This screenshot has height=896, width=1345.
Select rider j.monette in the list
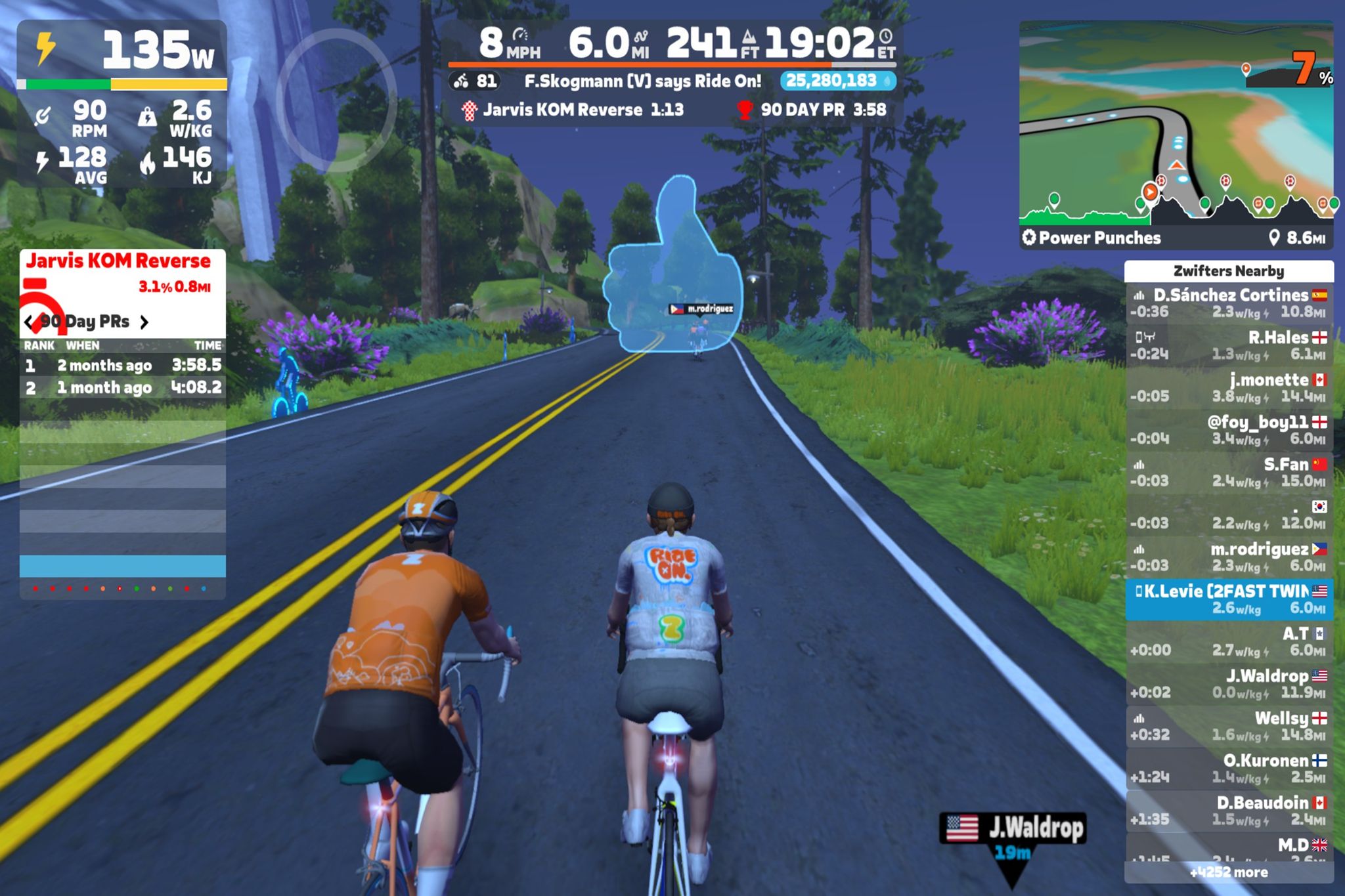tap(1228, 388)
